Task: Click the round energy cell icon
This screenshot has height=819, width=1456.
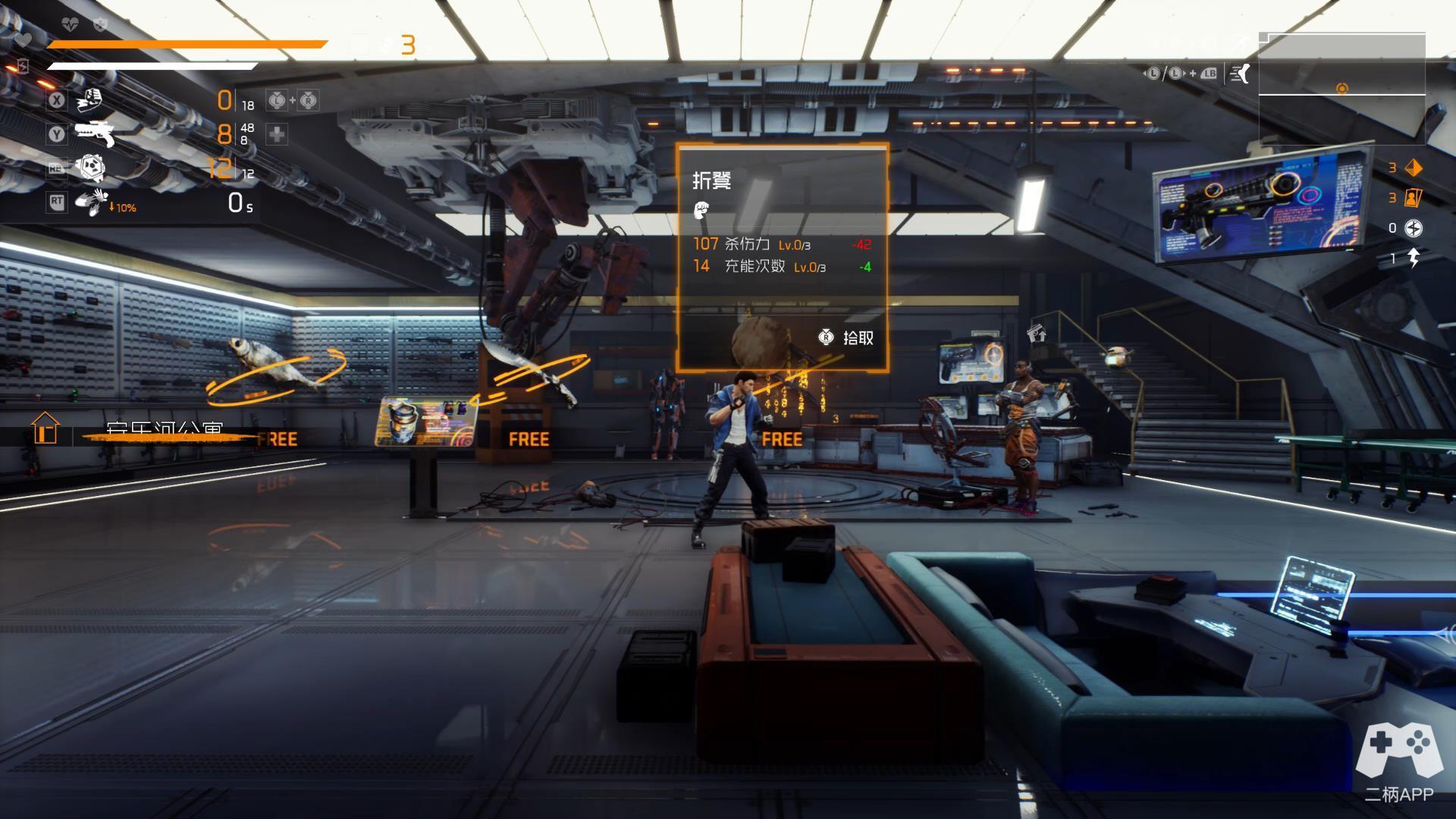Action: coord(1414,227)
